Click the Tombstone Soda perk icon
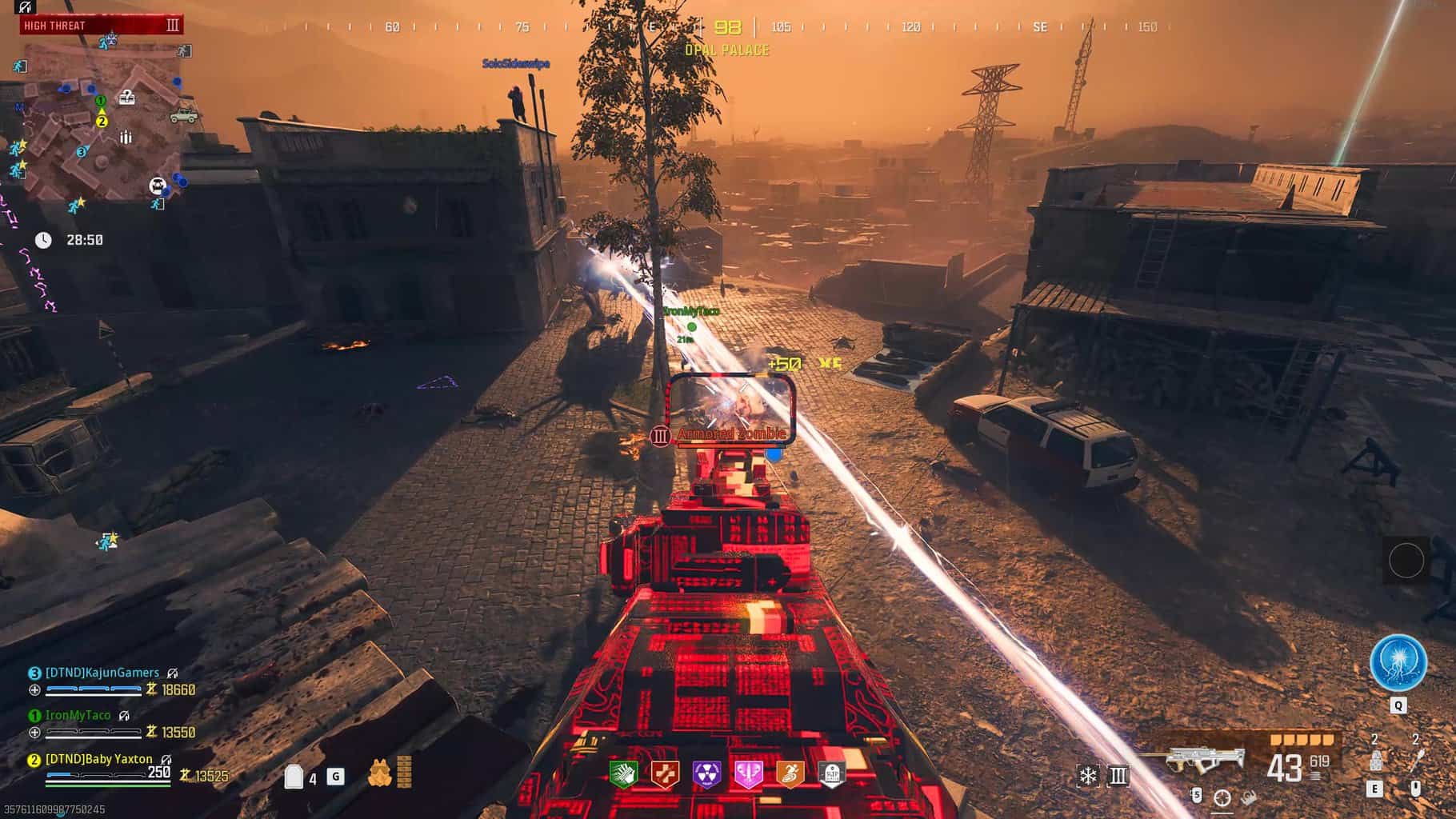Image resolution: width=1456 pixels, height=819 pixels. [832, 773]
